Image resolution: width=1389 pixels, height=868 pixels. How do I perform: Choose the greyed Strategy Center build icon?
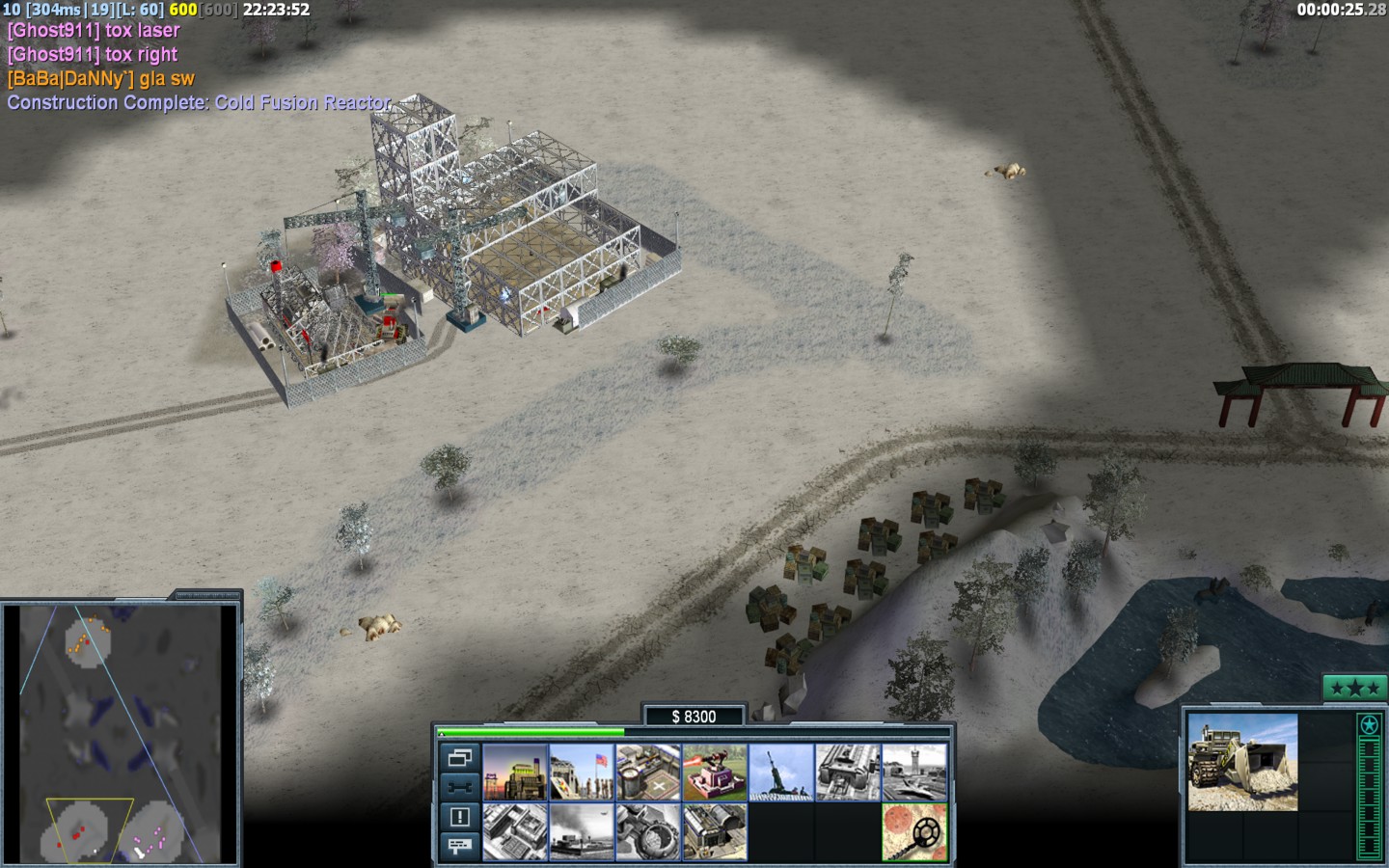coord(515,831)
